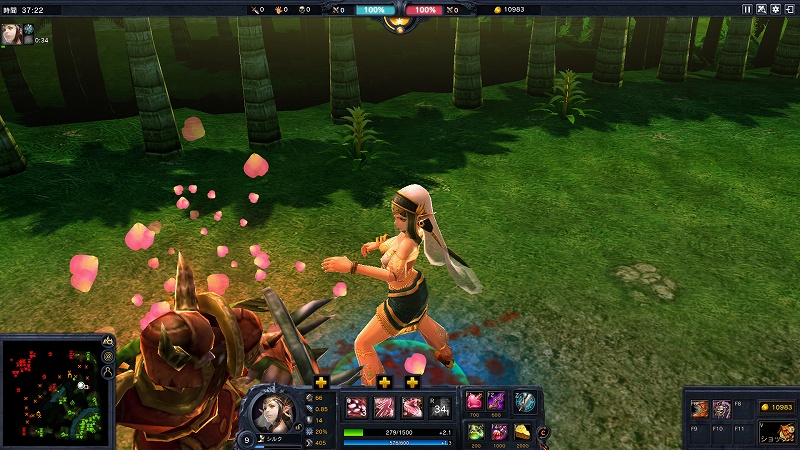
Task: Use the green potion item in inventory
Action: [474, 431]
